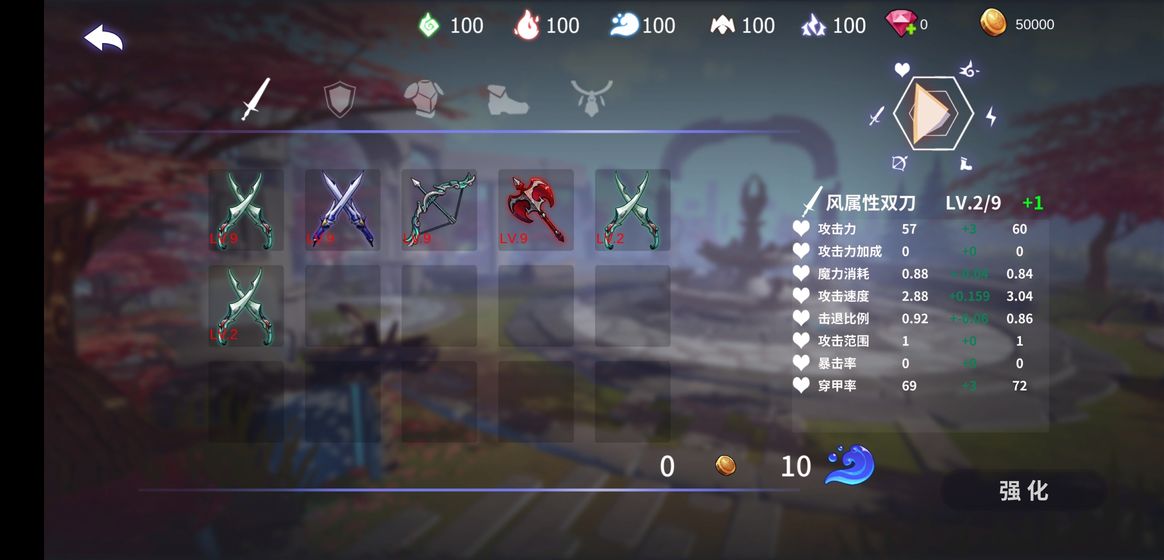Image resolution: width=1164 pixels, height=560 pixels.
Task: Pick the red battle axe slot
Action: (x=536, y=209)
